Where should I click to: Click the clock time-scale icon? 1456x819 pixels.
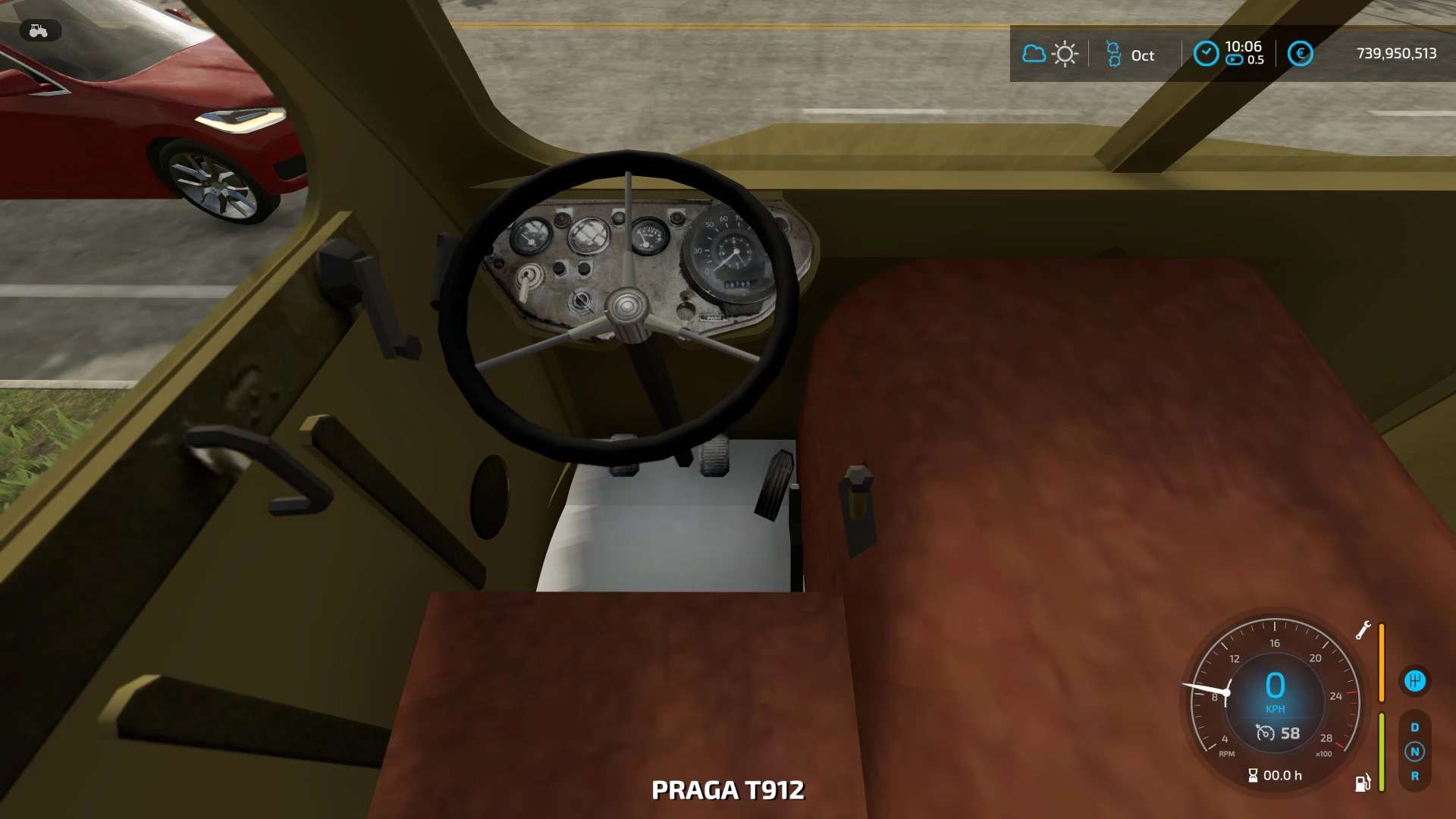pyautogui.click(x=1206, y=54)
